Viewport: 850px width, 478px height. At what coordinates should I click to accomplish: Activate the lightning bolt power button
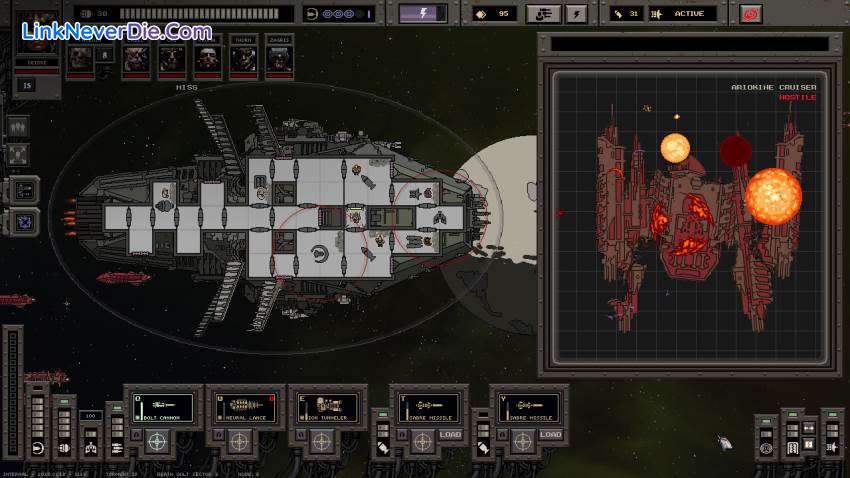tap(423, 14)
